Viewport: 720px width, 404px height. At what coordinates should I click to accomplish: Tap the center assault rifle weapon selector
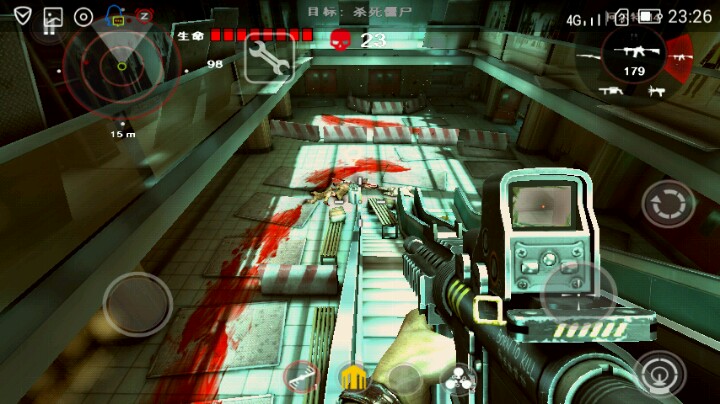click(x=634, y=53)
